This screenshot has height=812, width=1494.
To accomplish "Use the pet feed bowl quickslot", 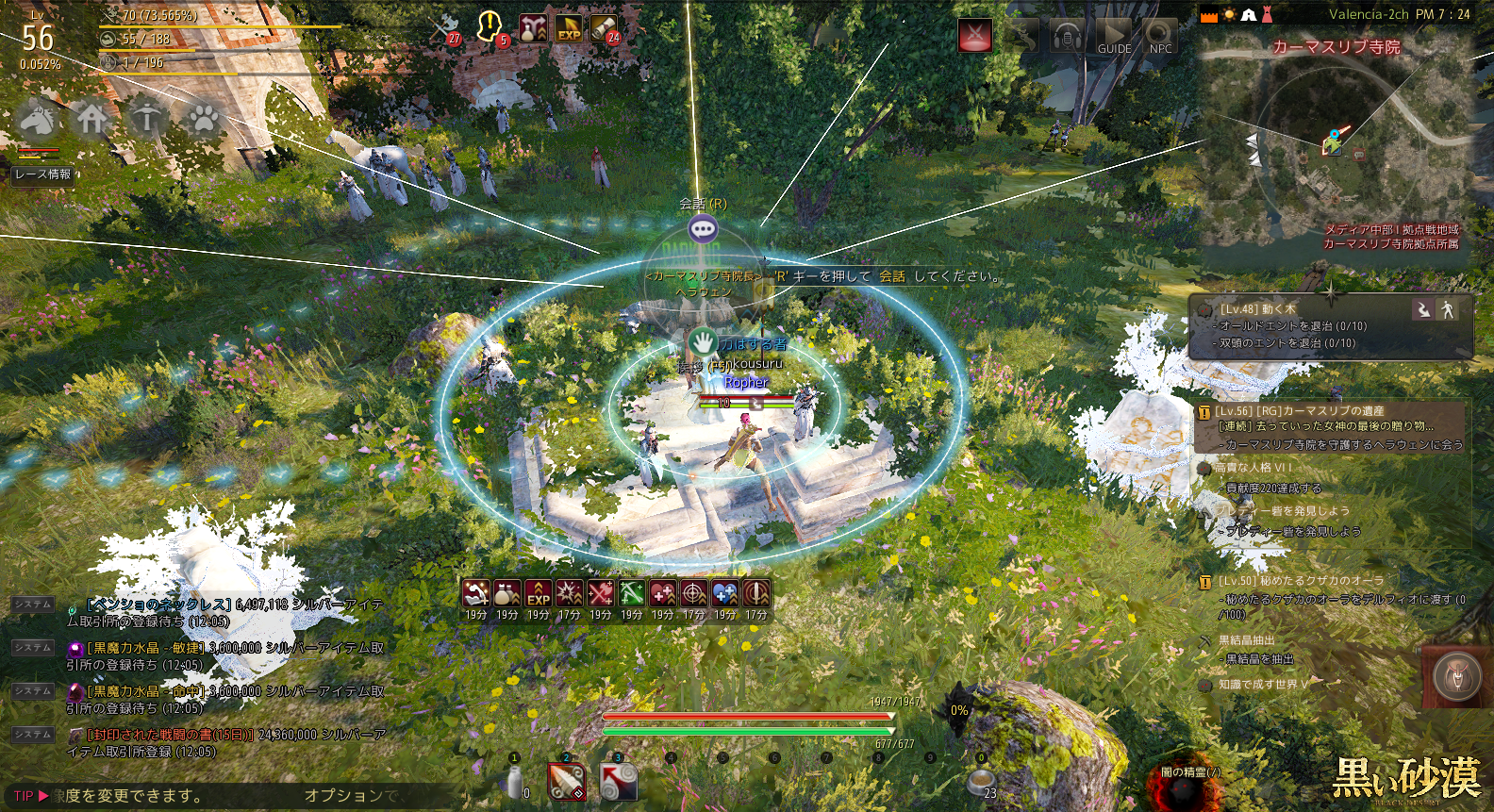I will pos(981,781).
